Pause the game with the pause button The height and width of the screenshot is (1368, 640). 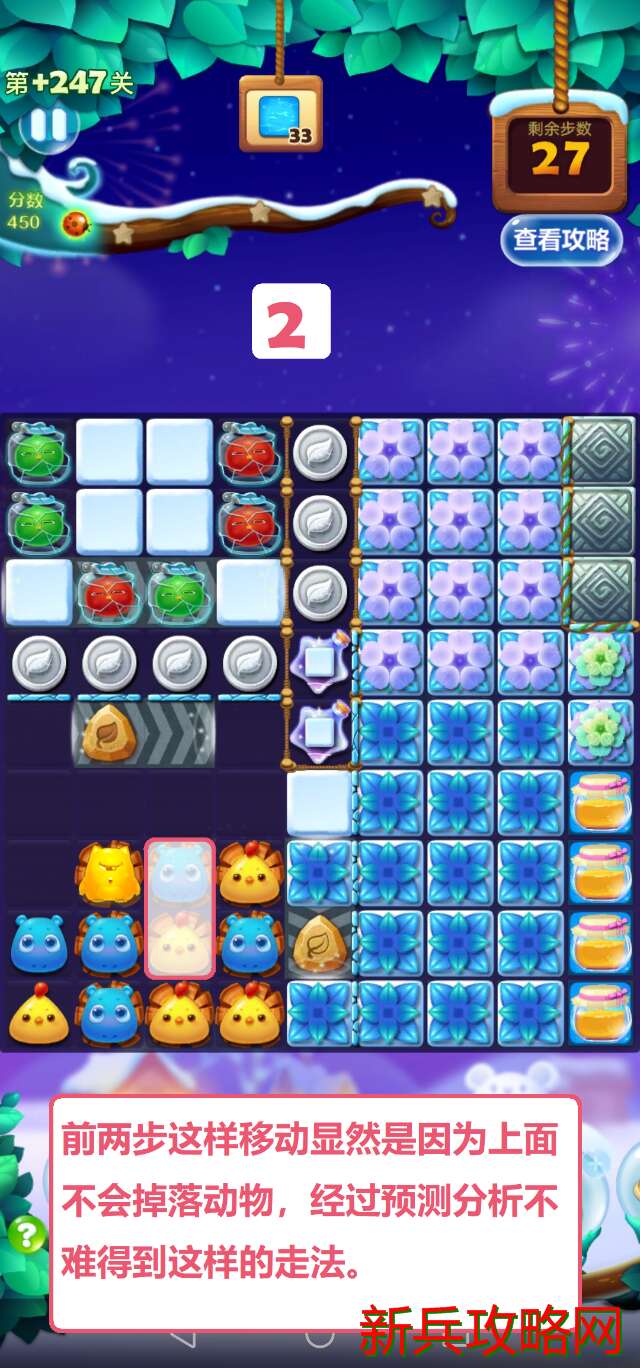[47, 126]
